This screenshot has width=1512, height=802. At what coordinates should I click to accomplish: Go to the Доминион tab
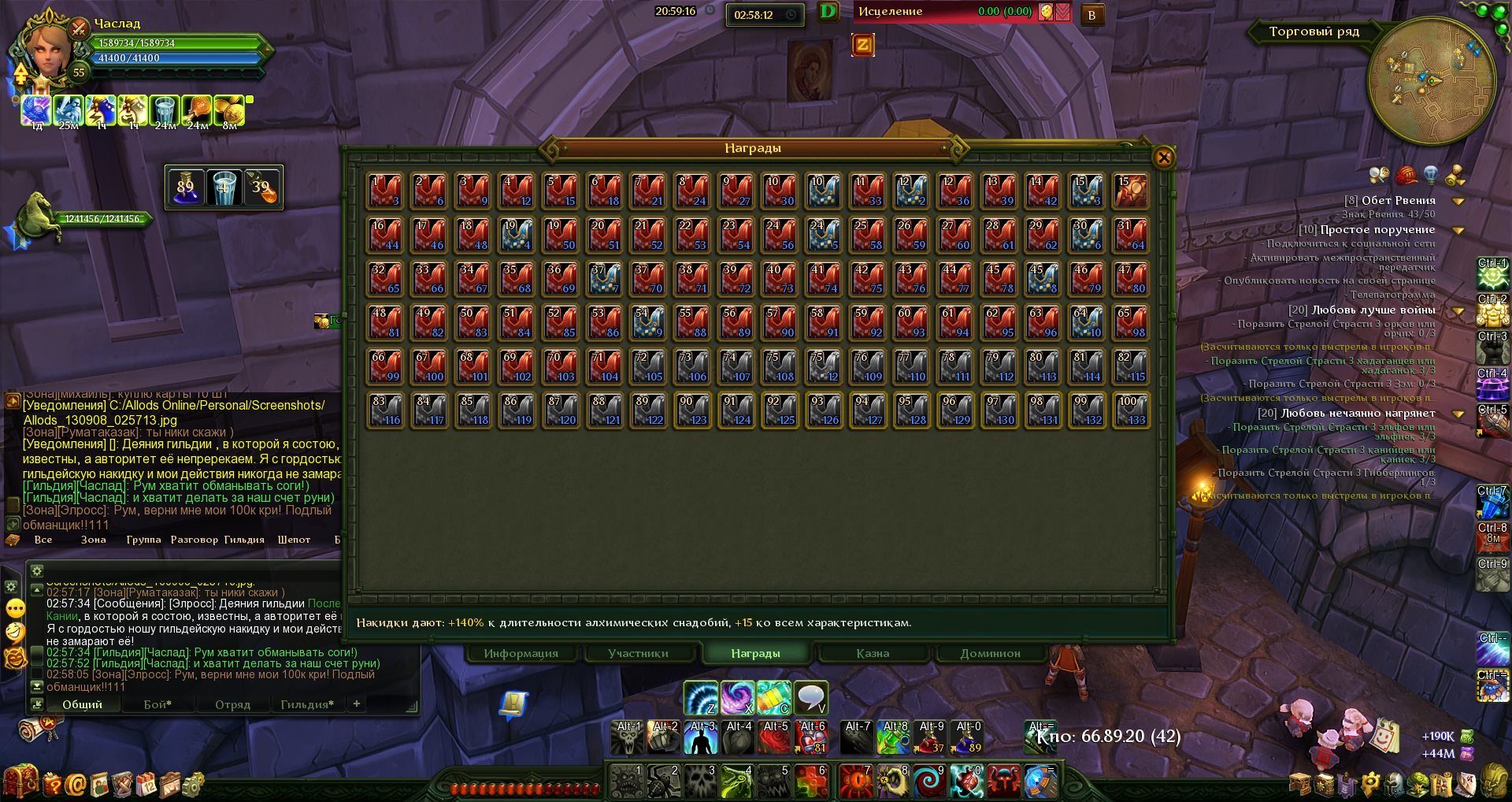tap(990, 653)
